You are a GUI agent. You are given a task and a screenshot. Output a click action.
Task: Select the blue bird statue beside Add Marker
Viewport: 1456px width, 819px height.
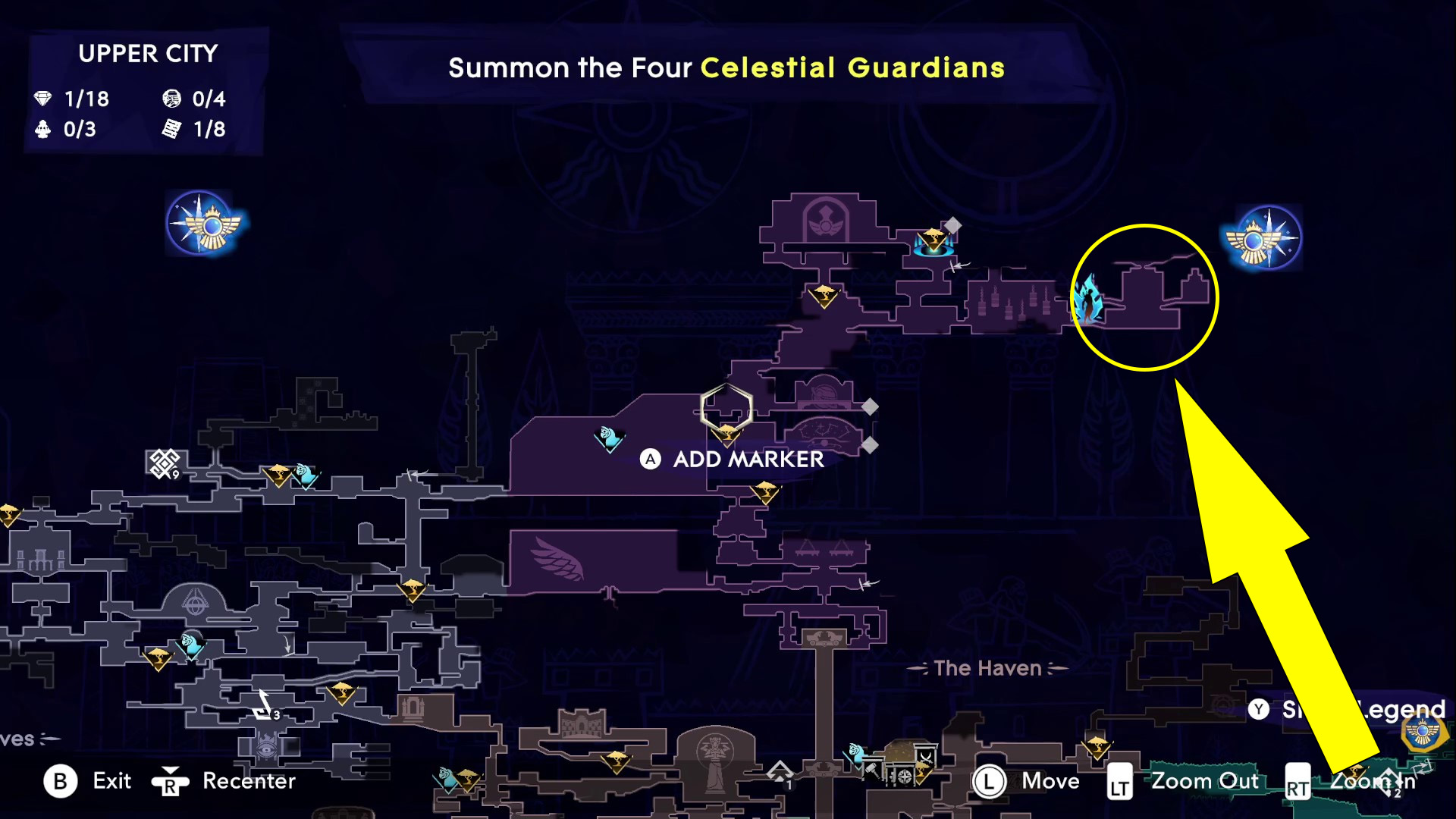click(610, 438)
